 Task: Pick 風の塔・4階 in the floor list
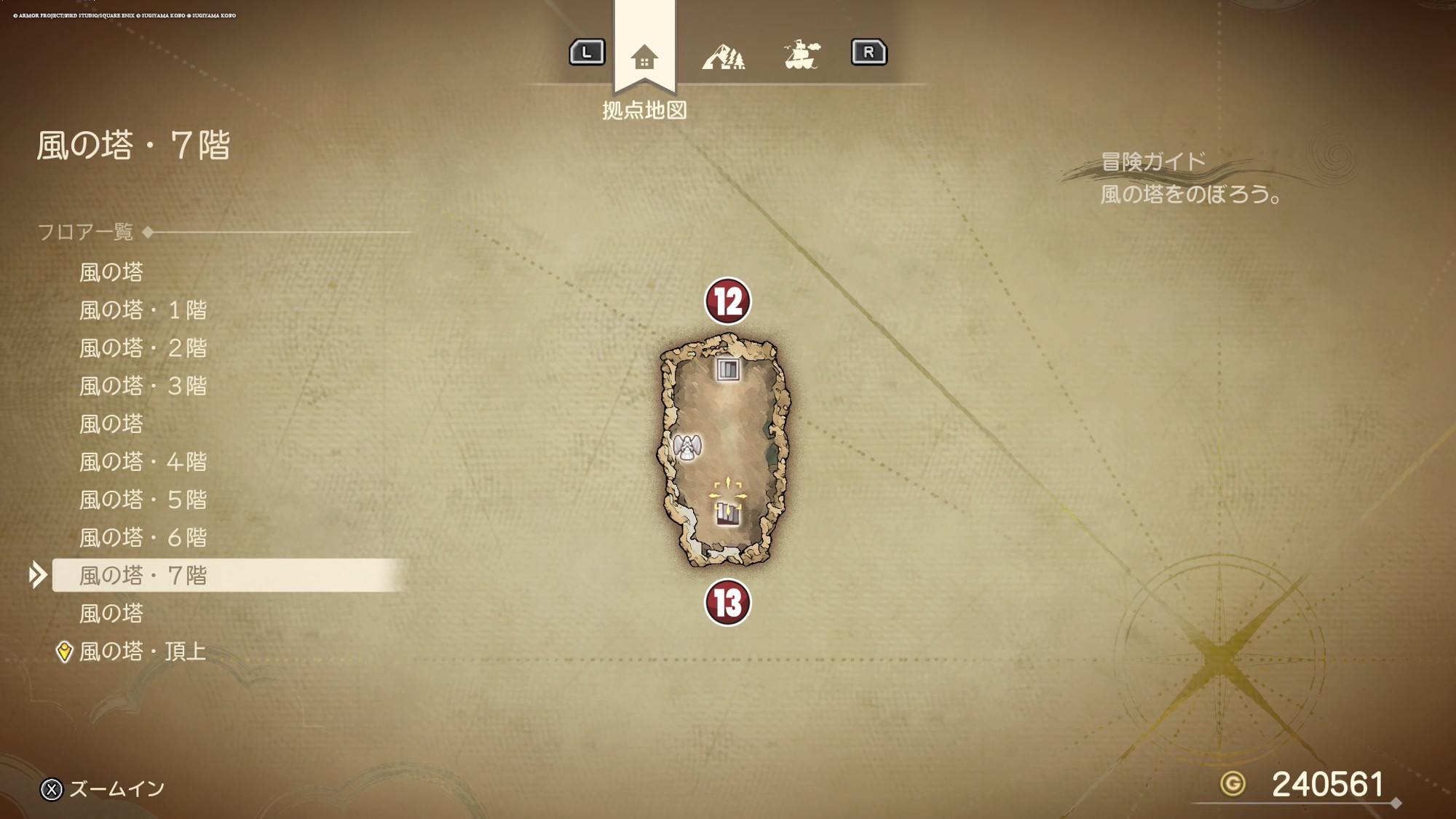click(143, 462)
